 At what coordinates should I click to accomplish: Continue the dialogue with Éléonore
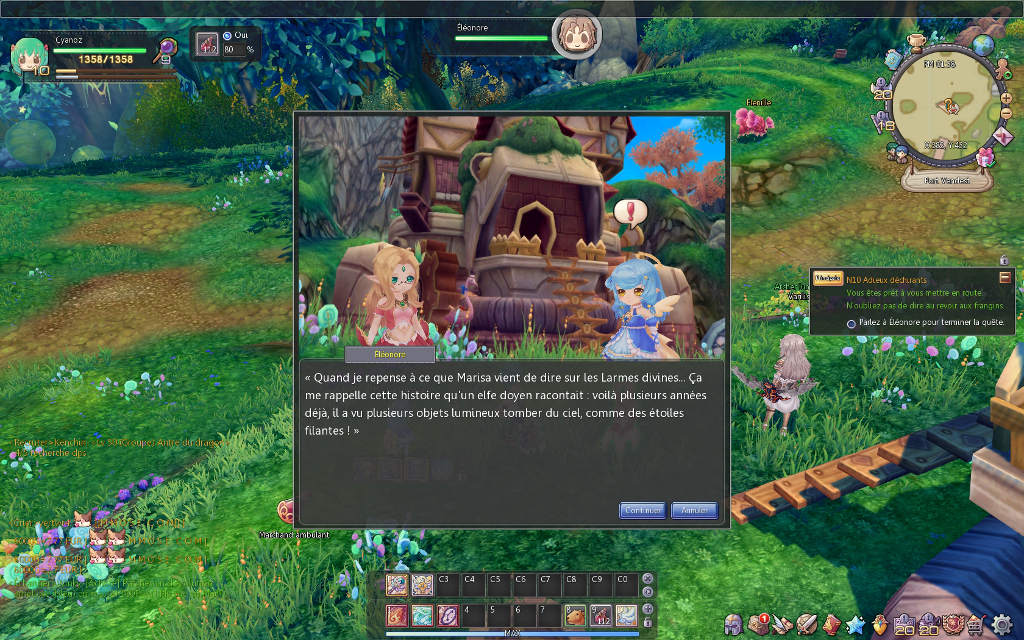coord(642,510)
